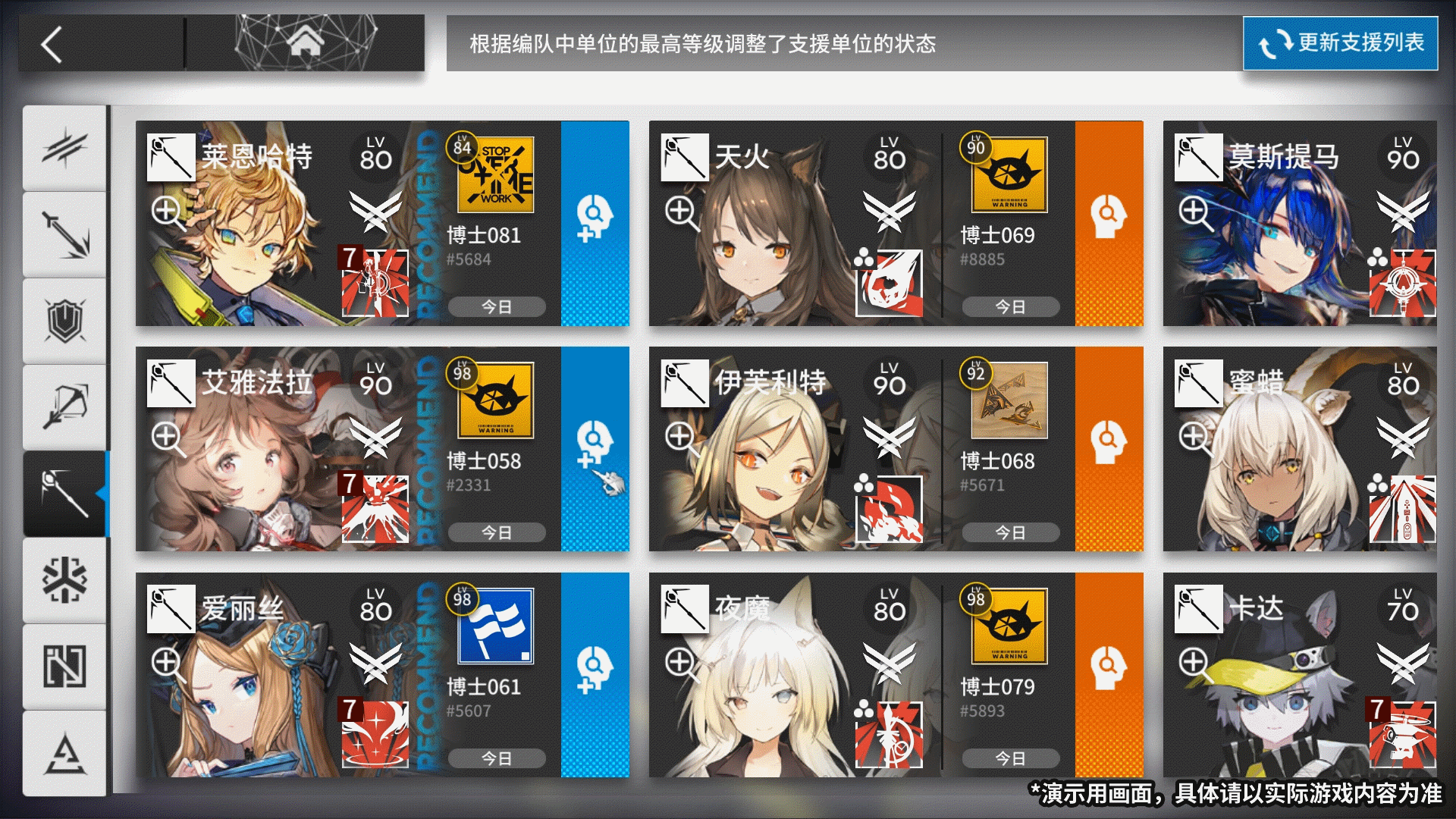Click 天火's level 90 skill badge
This screenshot has width=1456, height=819.
(1009, 176)
